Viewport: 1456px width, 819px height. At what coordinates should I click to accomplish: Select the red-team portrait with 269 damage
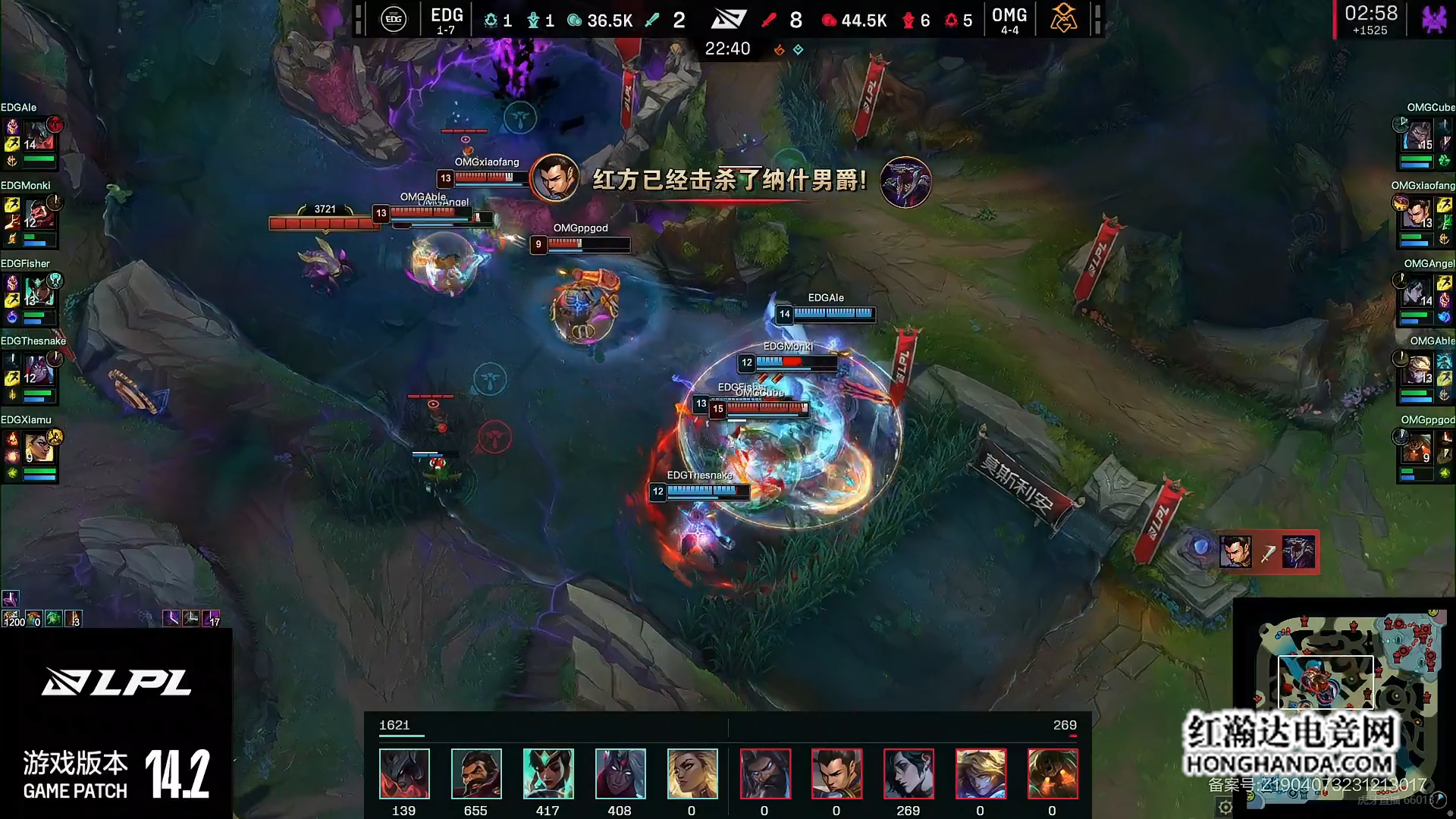pos(908,773)
